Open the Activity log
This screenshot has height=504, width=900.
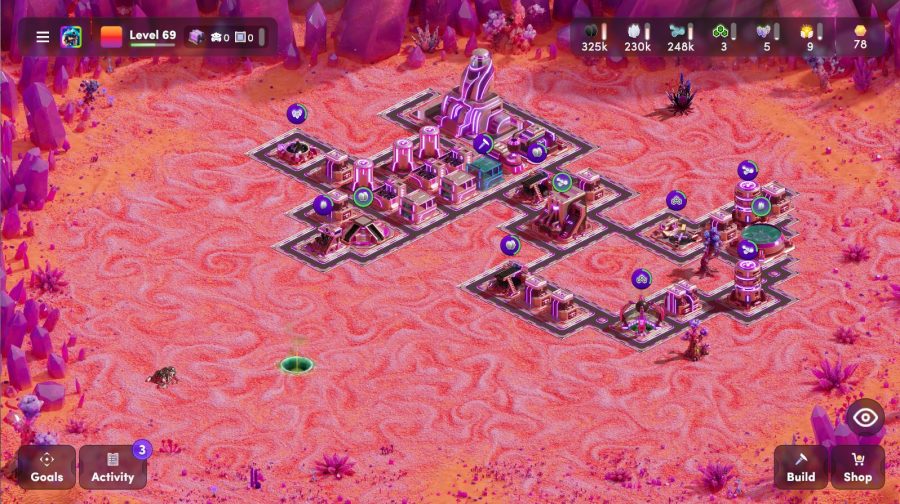[113, 467]
